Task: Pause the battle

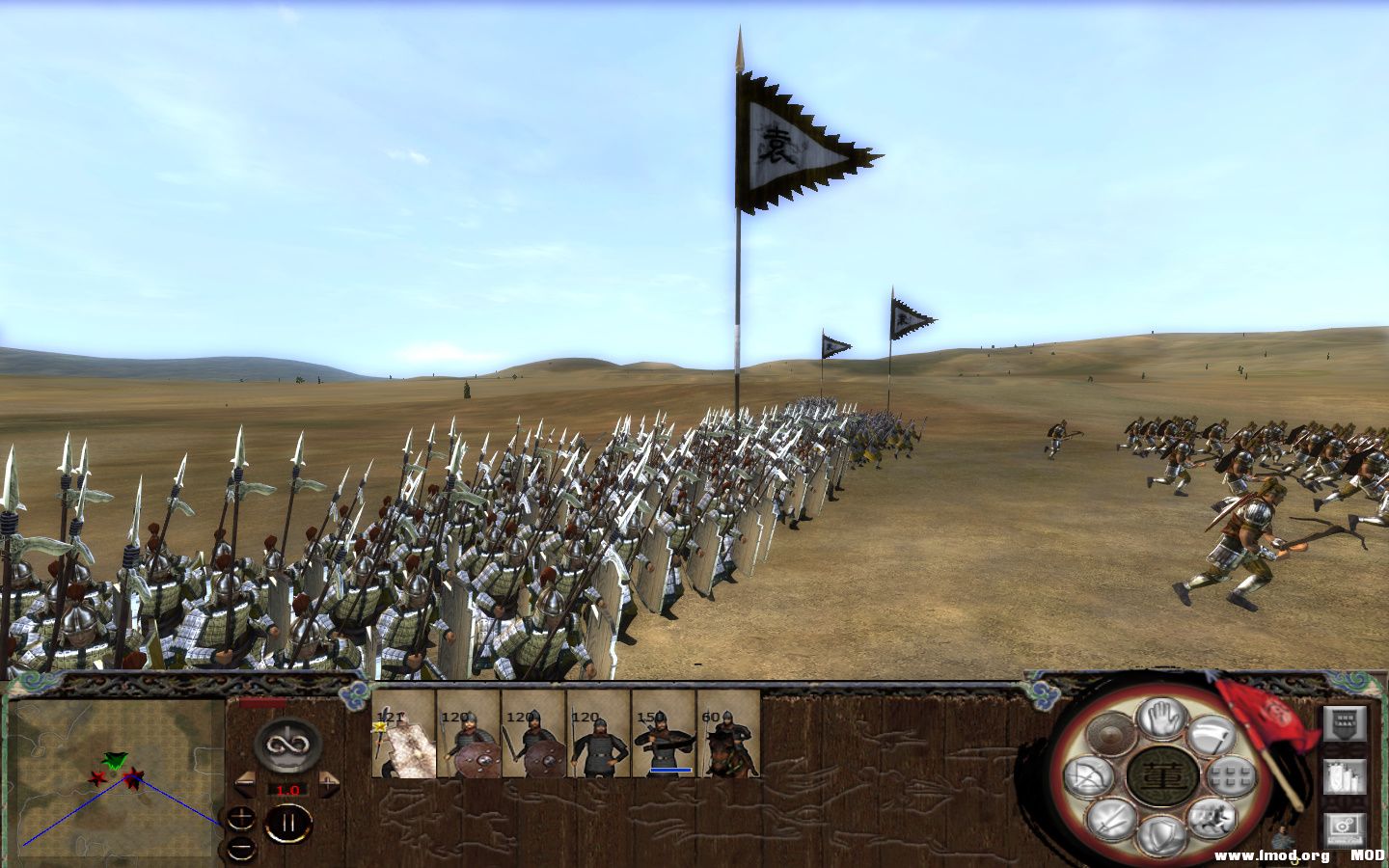Action: point(289,821)
